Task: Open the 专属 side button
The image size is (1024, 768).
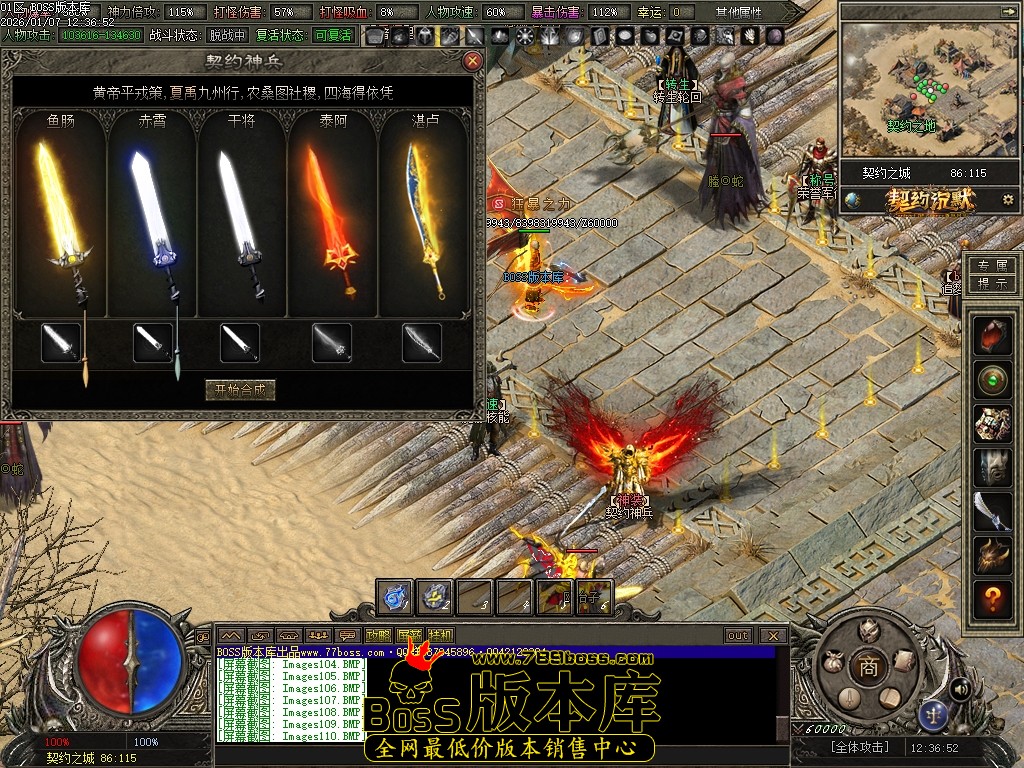Action: point(991,266)
